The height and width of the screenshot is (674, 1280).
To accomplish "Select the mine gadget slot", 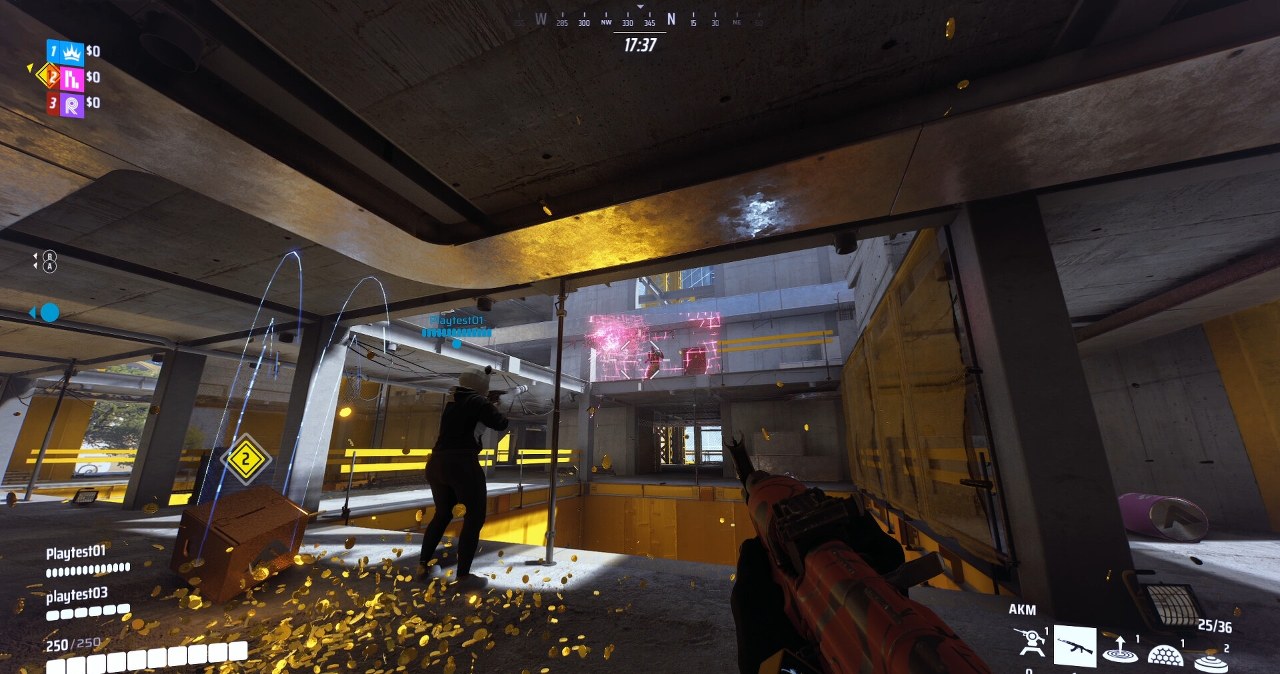I will (x=1211, y=660).
